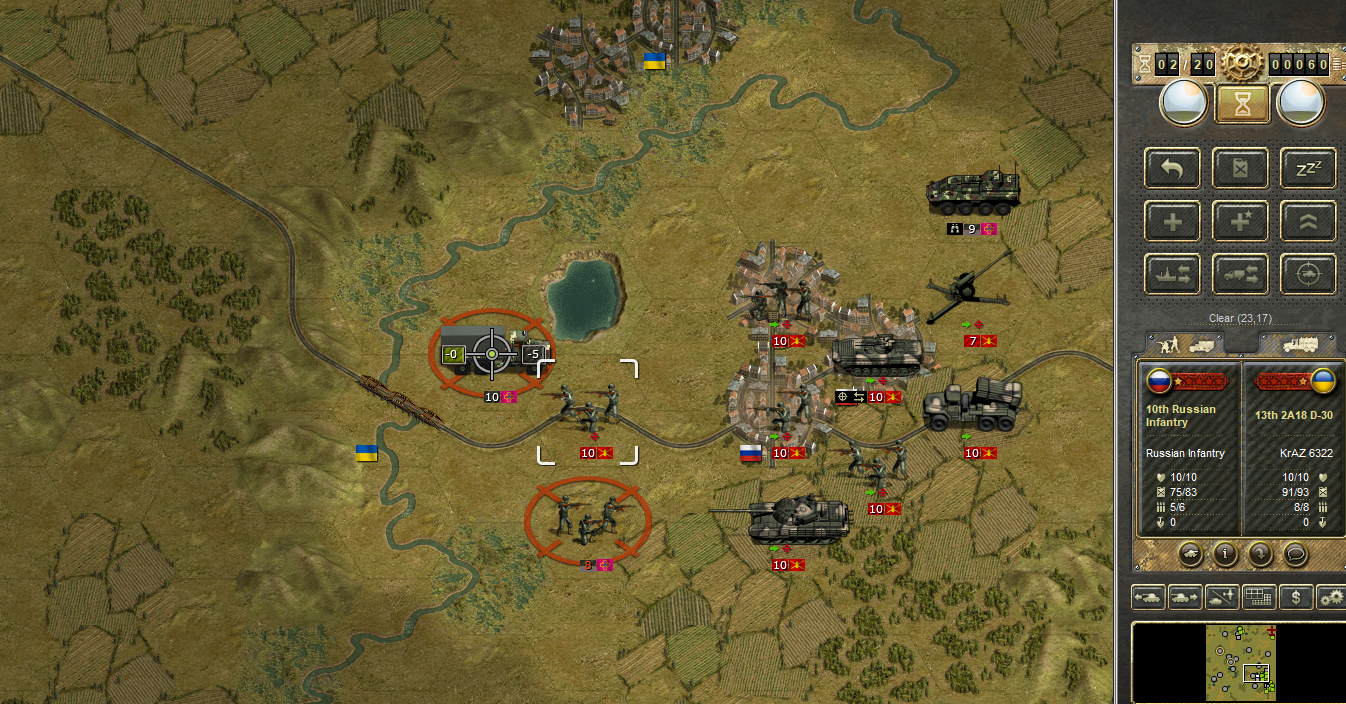Click the plain plus reinforcements button
This screenshot has width=1346, height=704.
point(1173,221)
